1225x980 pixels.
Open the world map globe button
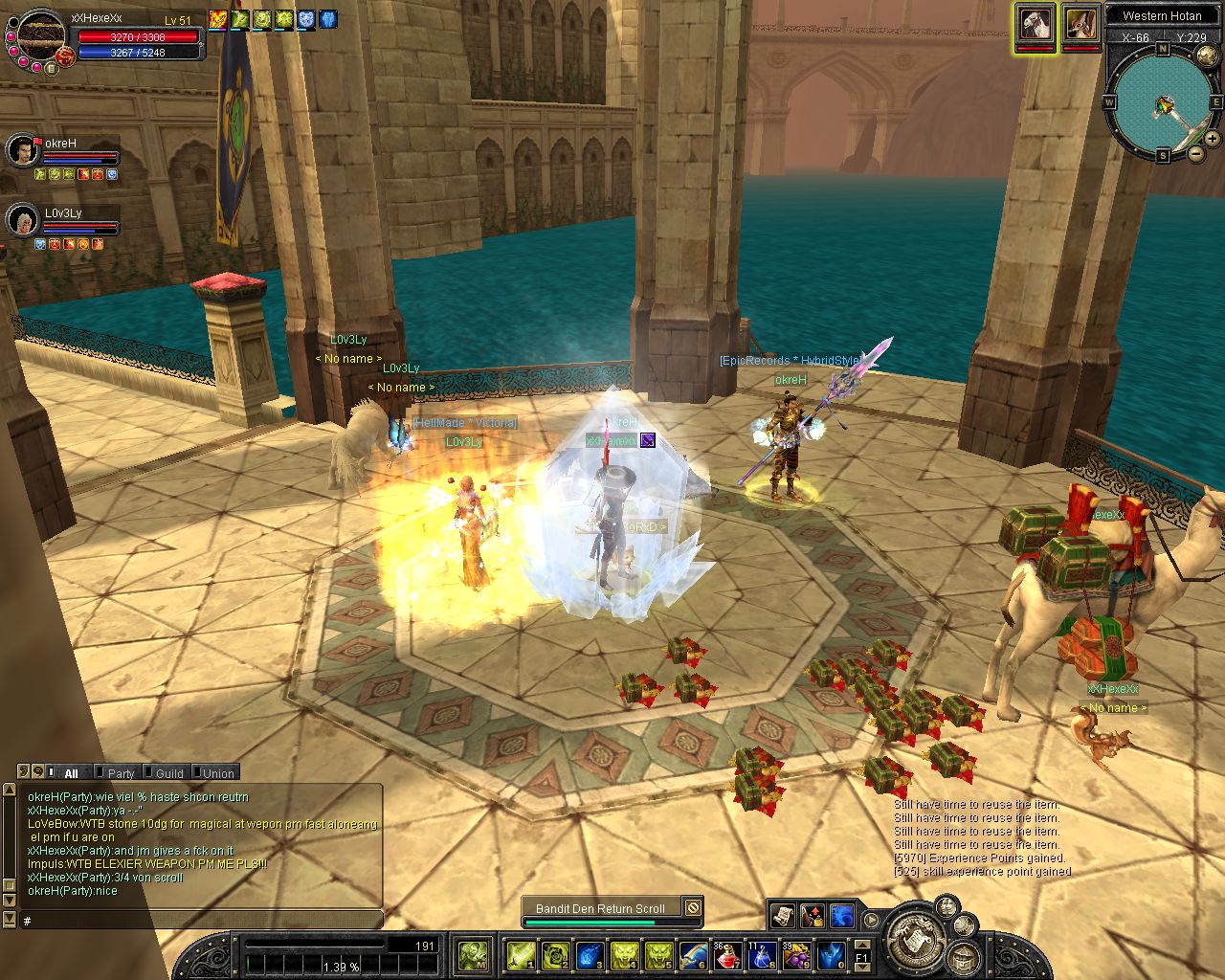pos(1207,57)
